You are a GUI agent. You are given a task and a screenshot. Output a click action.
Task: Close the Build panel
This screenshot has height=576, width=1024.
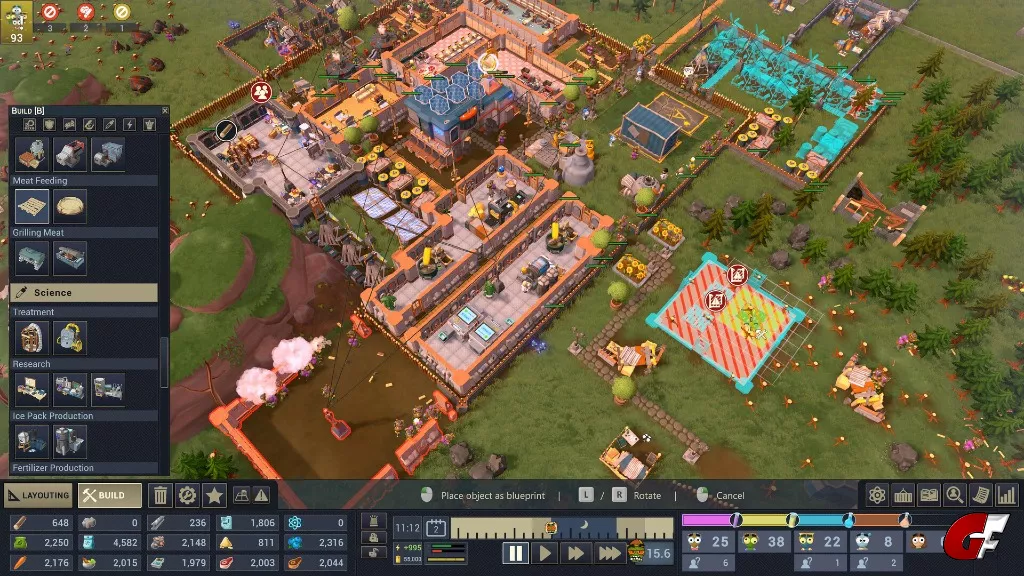pyautogui.click(x=165, y=110)
